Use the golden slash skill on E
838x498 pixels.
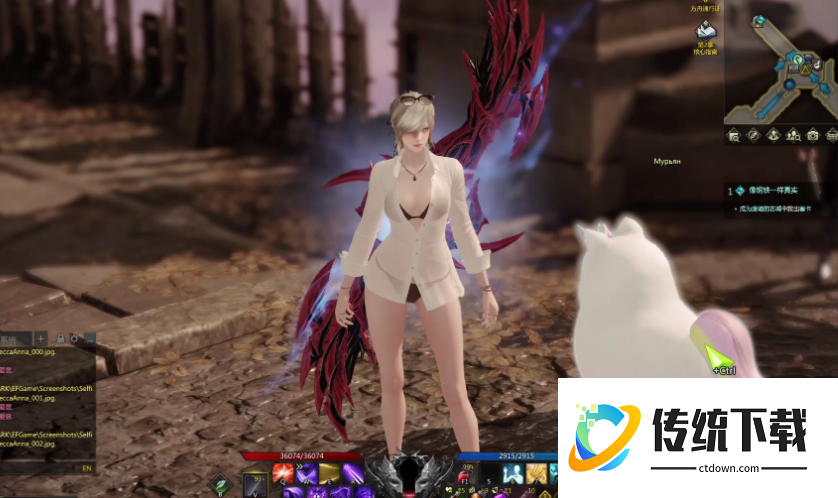coord(329,471)
